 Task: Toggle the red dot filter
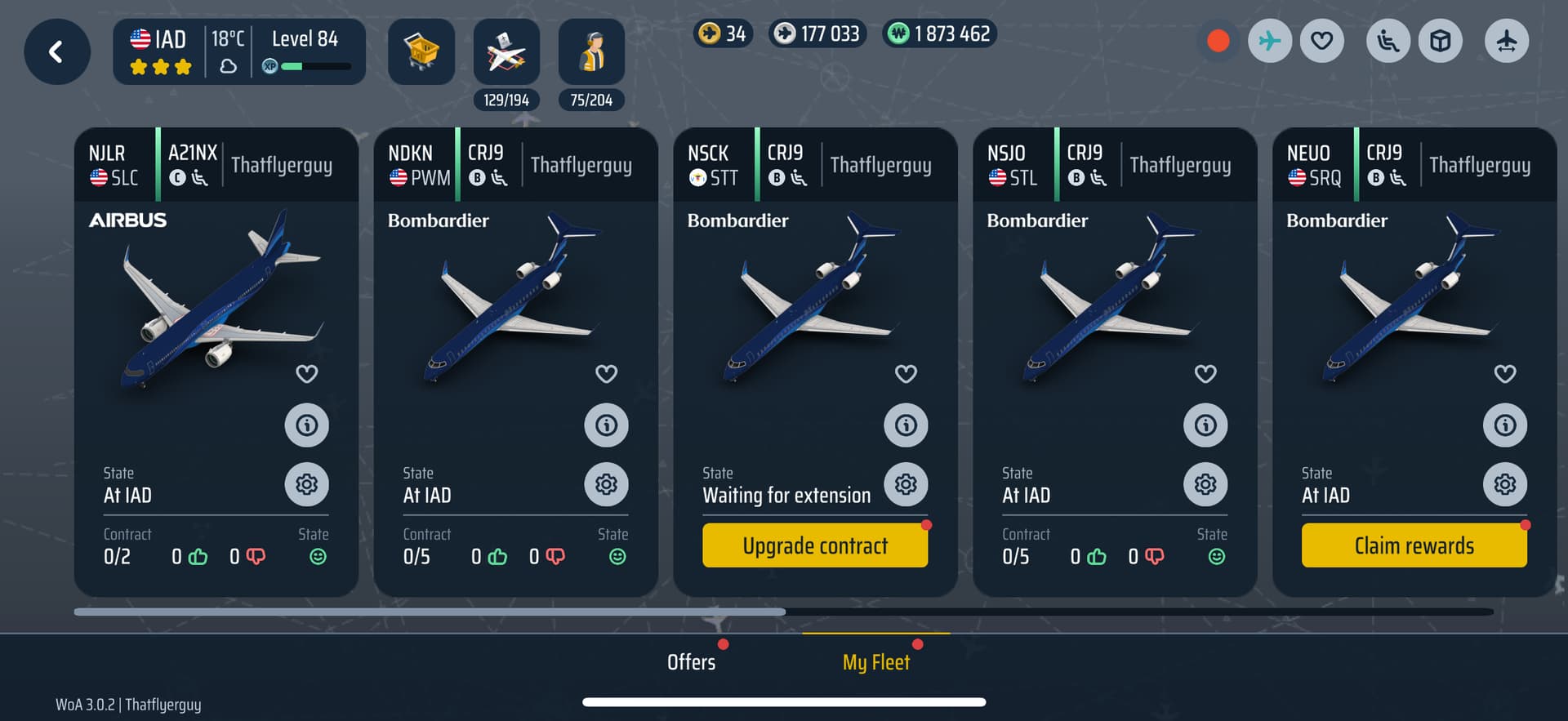[1218, 41]
